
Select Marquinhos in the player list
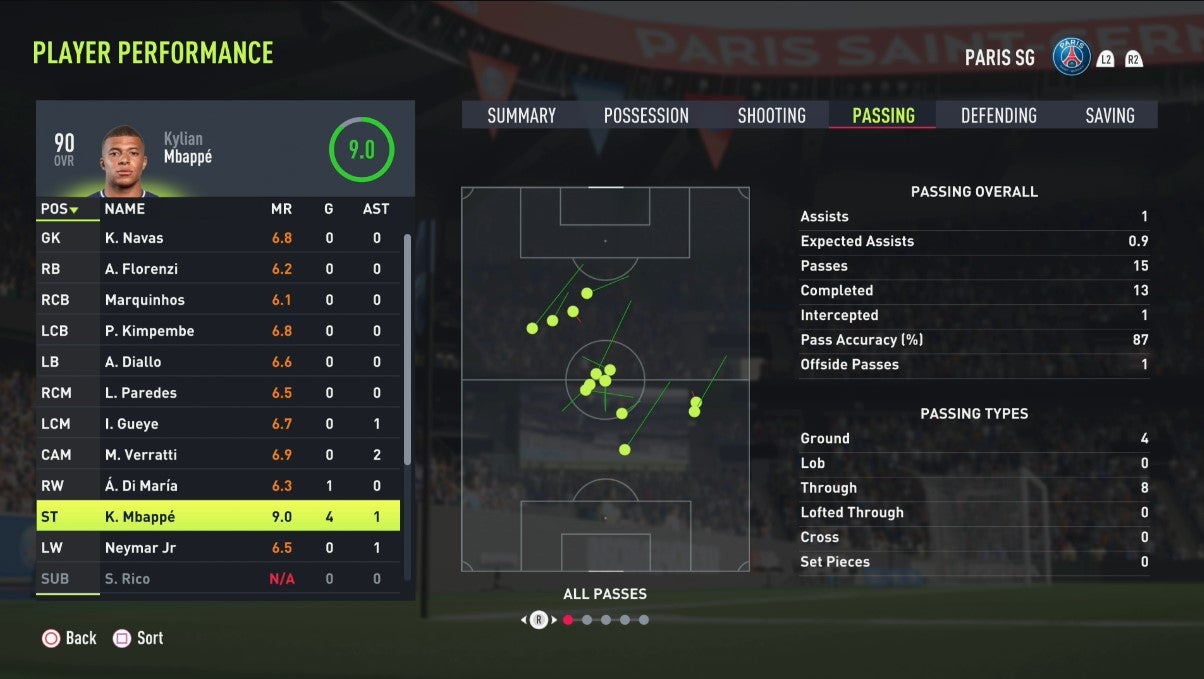pos(218,300)
